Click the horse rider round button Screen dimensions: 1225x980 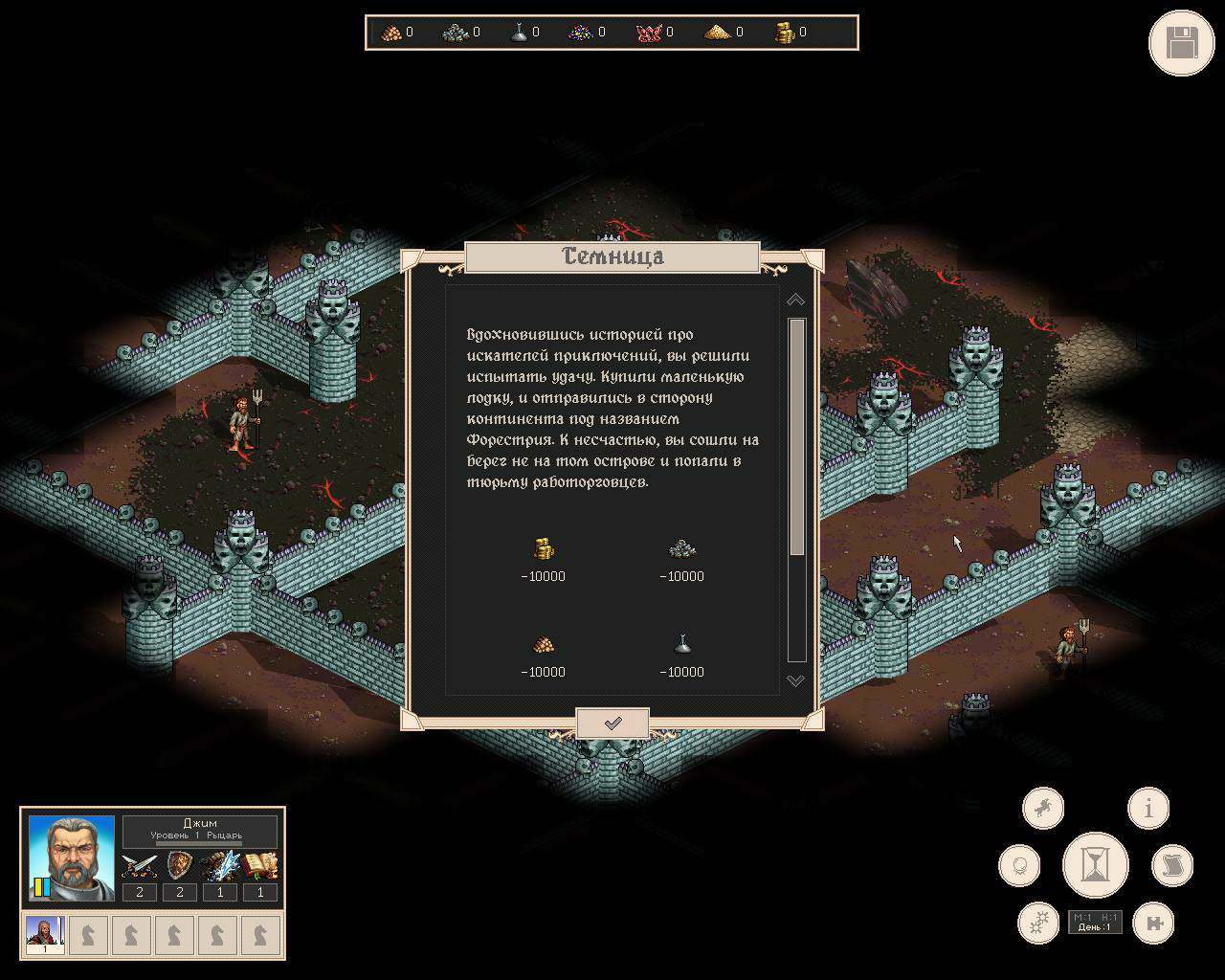1043,809
